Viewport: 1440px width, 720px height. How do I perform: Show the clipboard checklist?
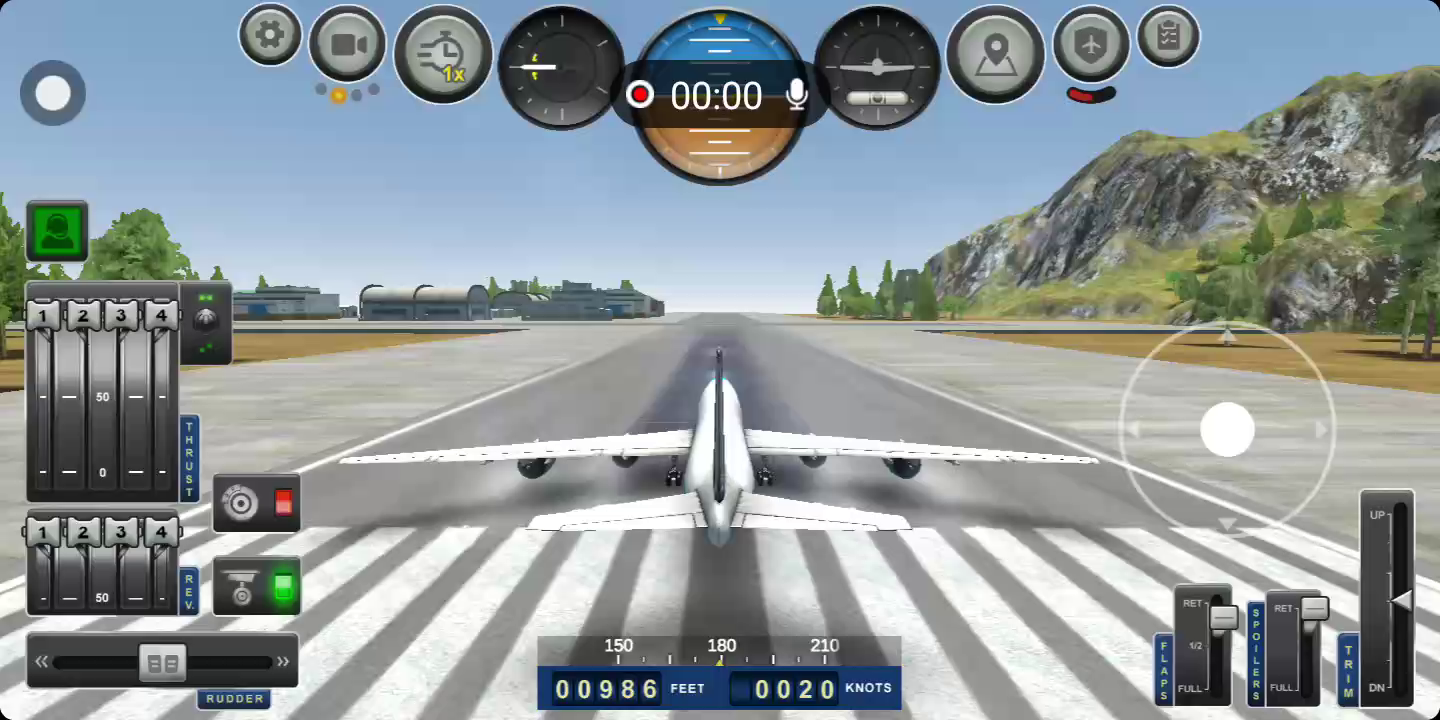1168,36
